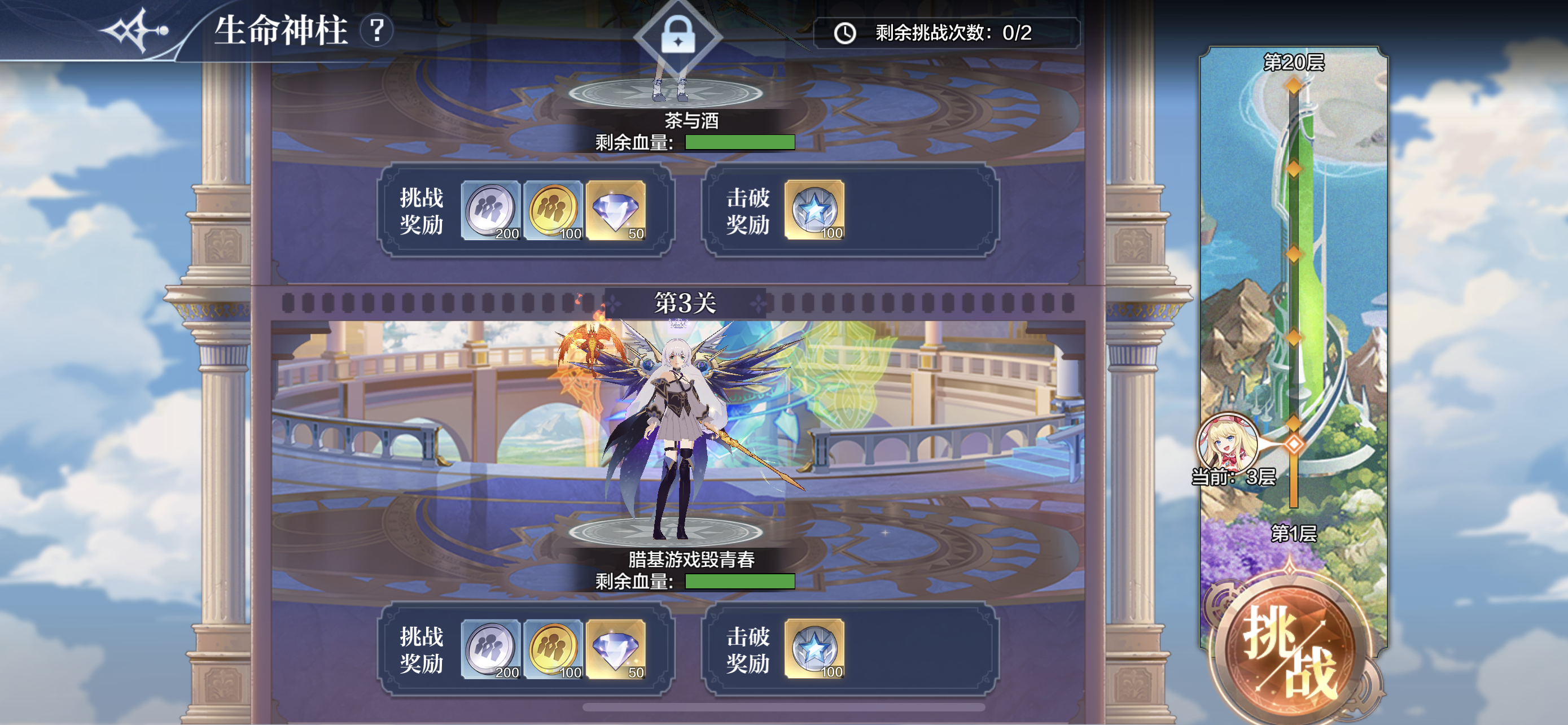Select the 第3关 stage header
The height and width of the screenshot is (725, 1568).
[685, 303]
